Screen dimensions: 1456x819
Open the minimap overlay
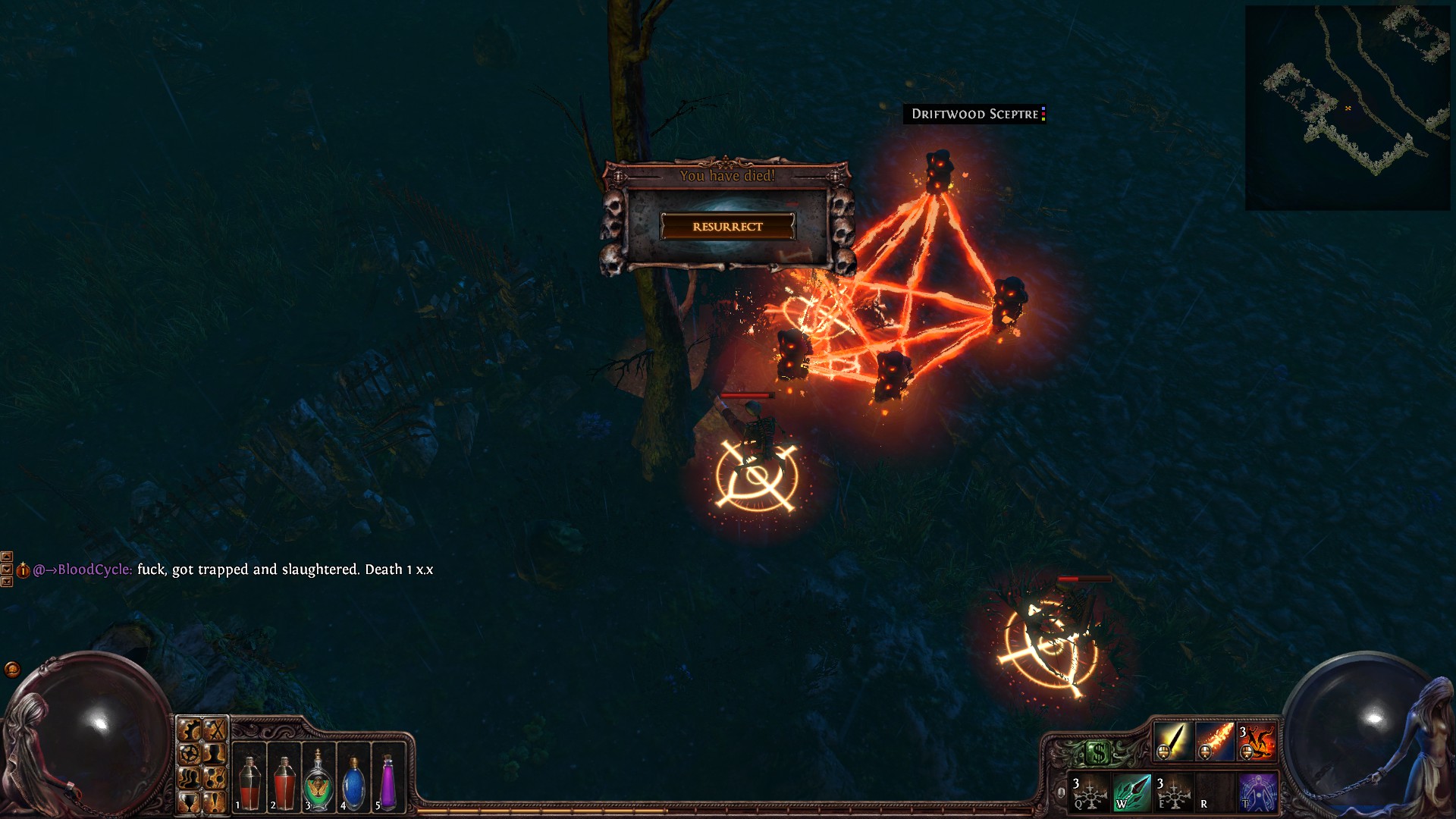pyautogui.click(x=1347, y=108)
